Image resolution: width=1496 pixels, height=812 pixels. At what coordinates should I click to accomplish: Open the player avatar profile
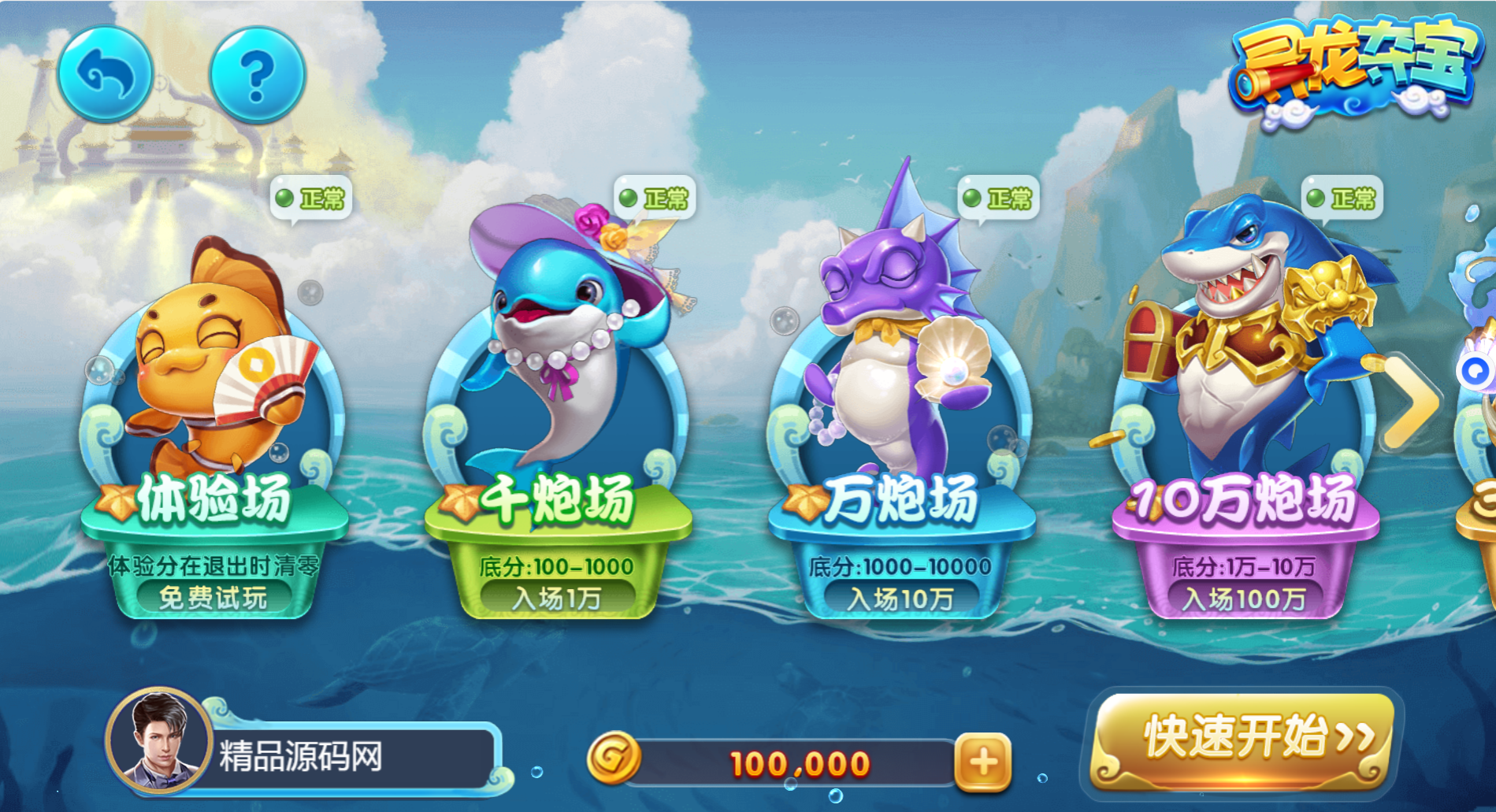point(160,740)
